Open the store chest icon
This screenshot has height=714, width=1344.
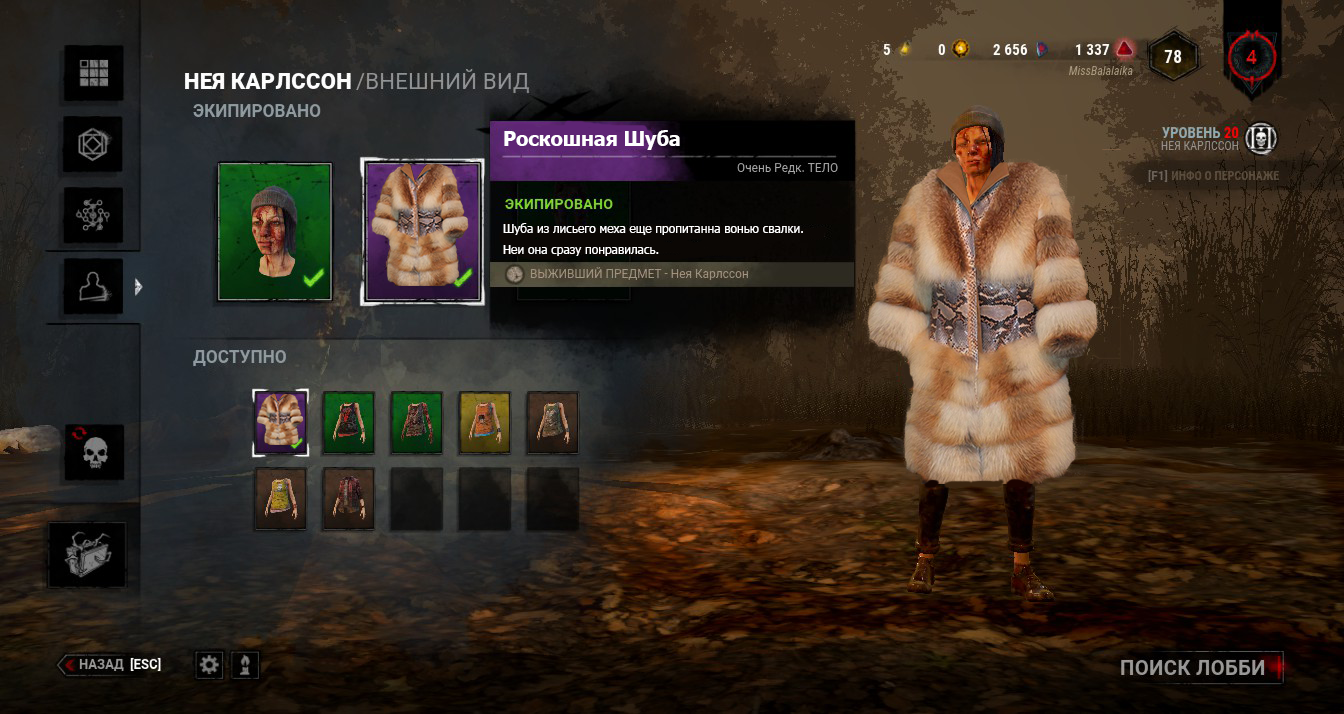[88, 555]
